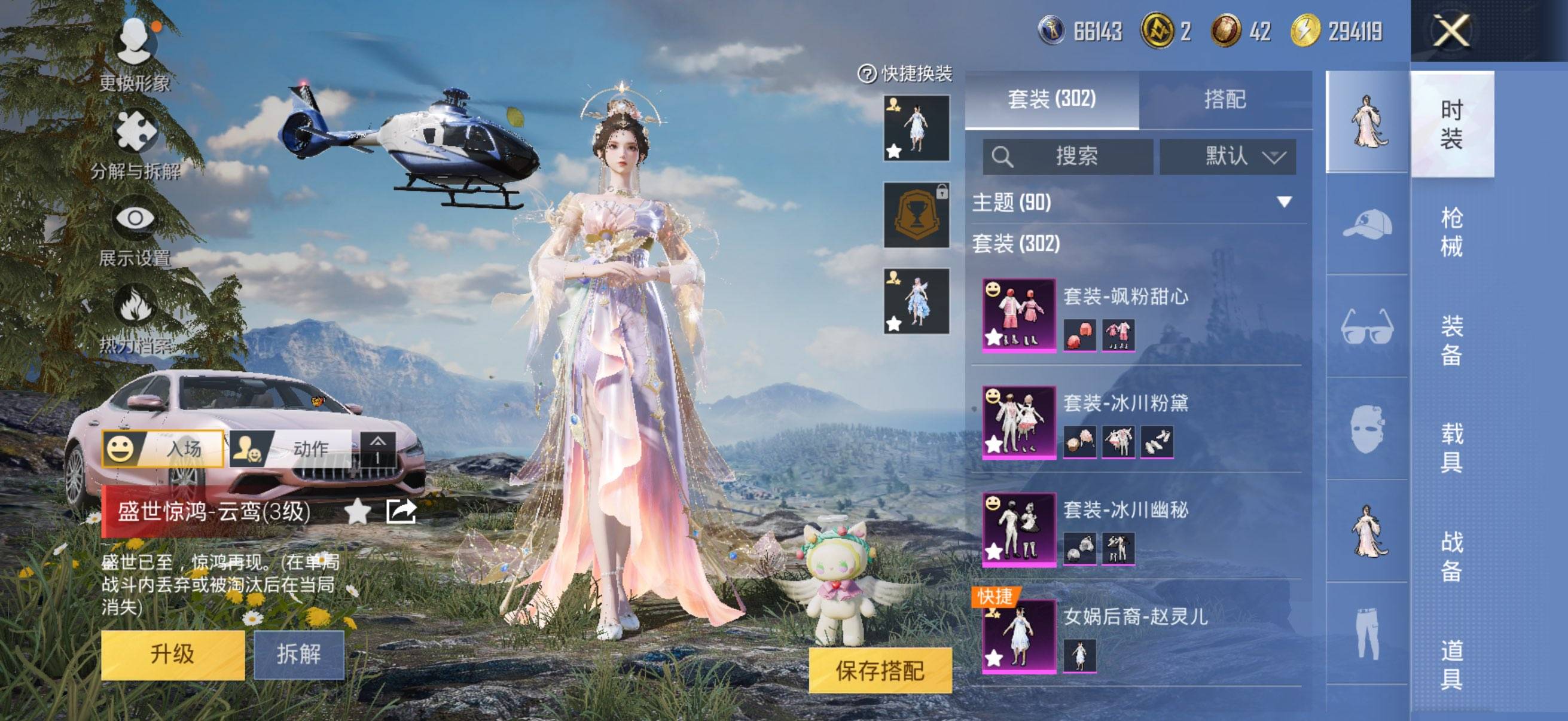Open the 默认 sort dropdown

click(1227, 157)
